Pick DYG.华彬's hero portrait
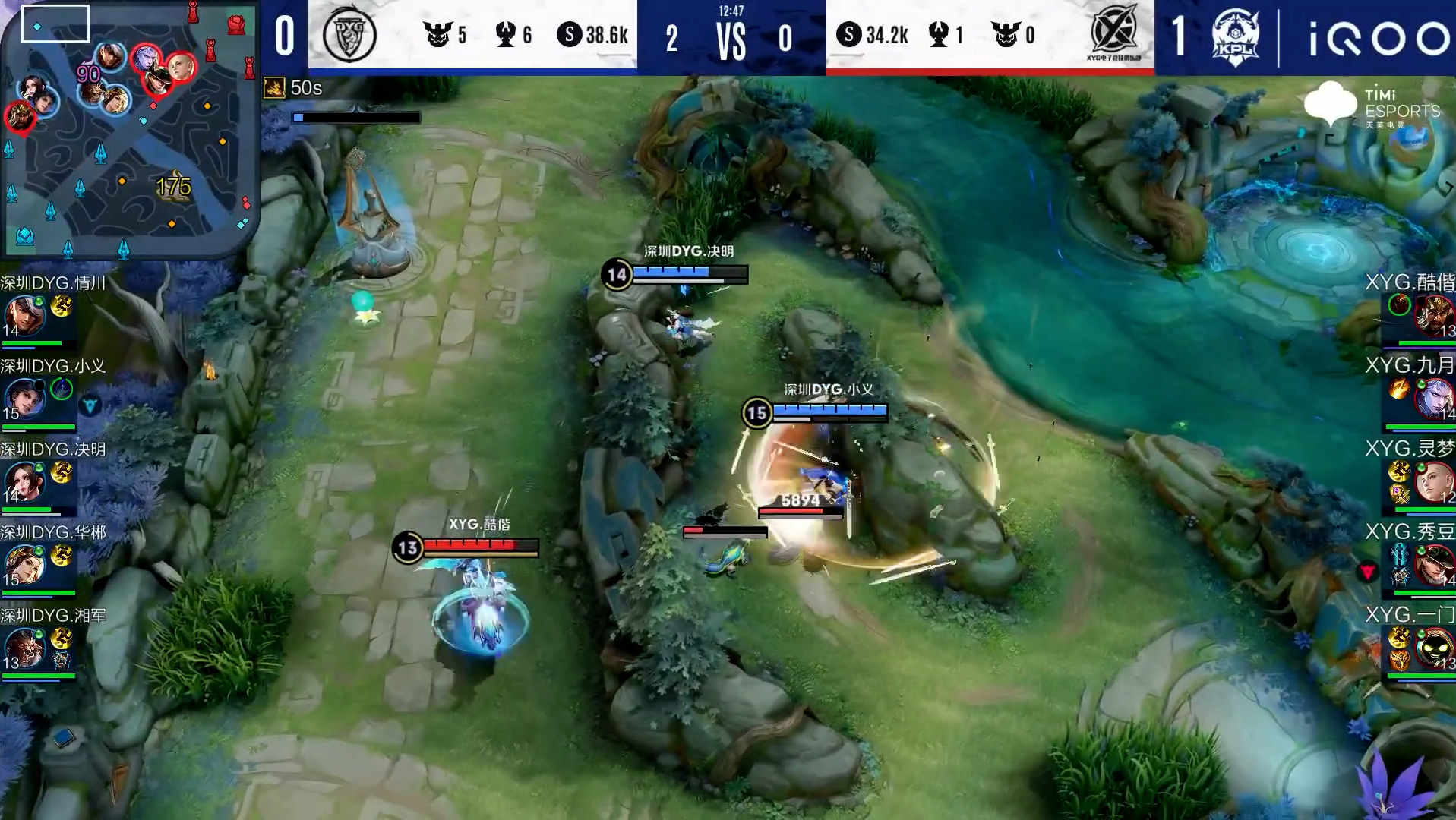 24,564
